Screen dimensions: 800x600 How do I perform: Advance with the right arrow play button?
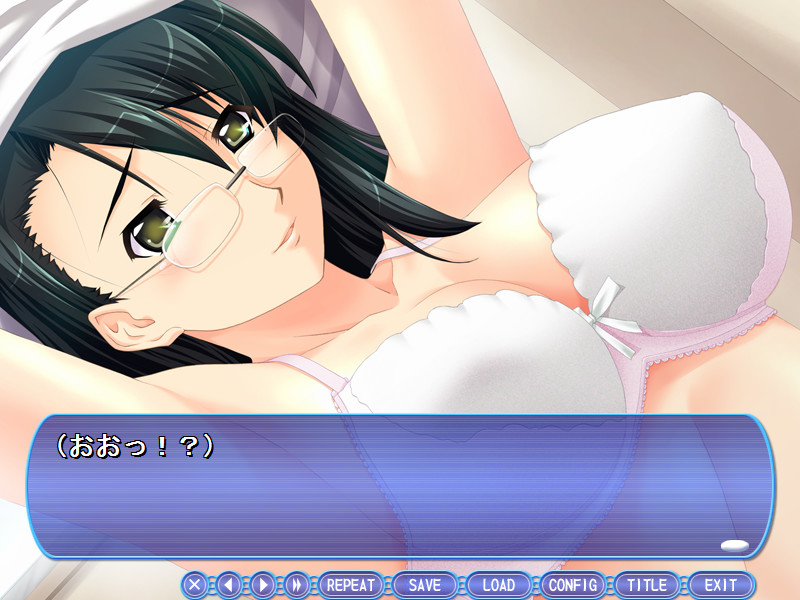pyautogui.click(x=263, y=585)
